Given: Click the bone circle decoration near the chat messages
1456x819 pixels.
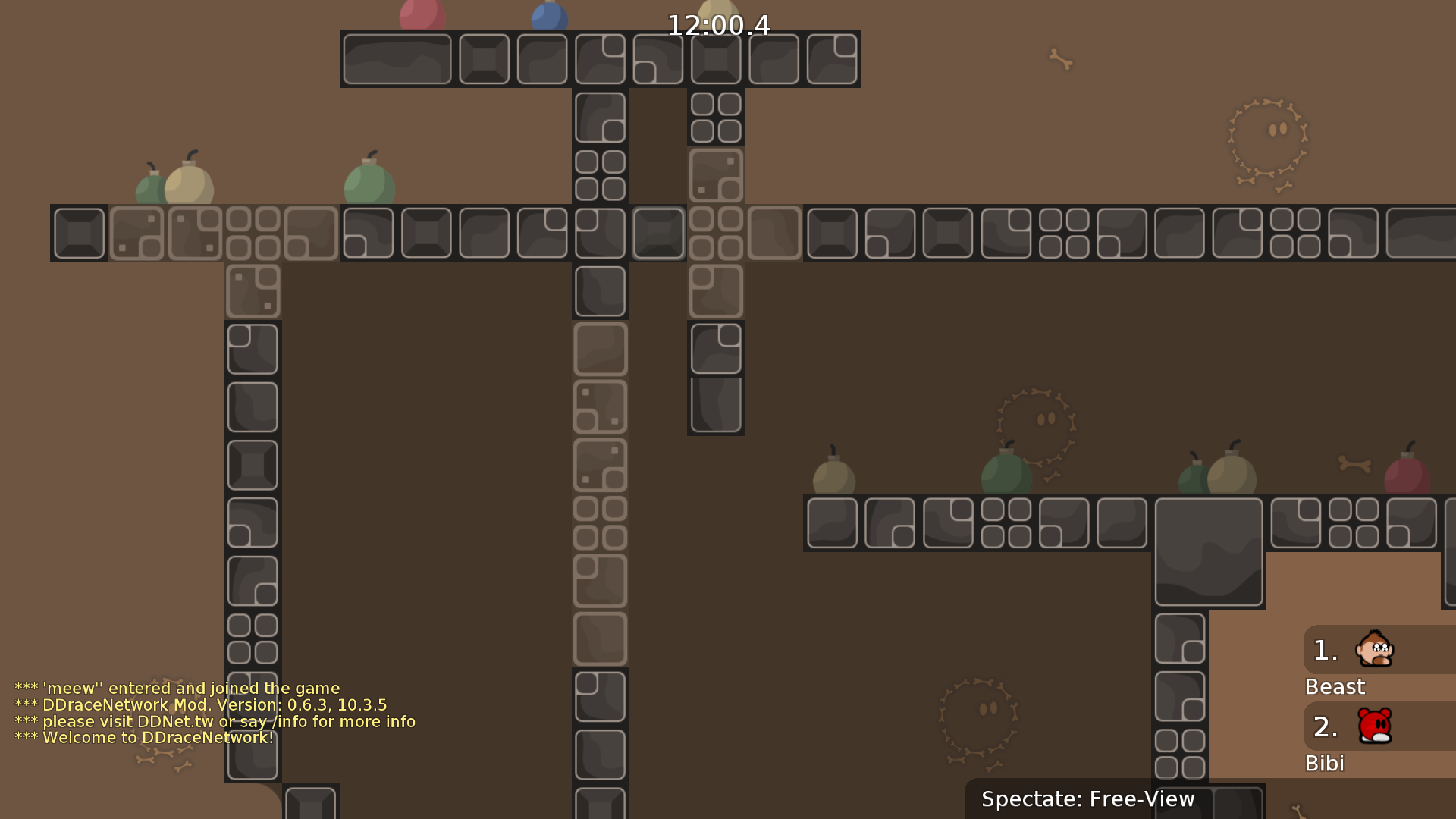Looking at the screenshot, I should pos(167,713).
